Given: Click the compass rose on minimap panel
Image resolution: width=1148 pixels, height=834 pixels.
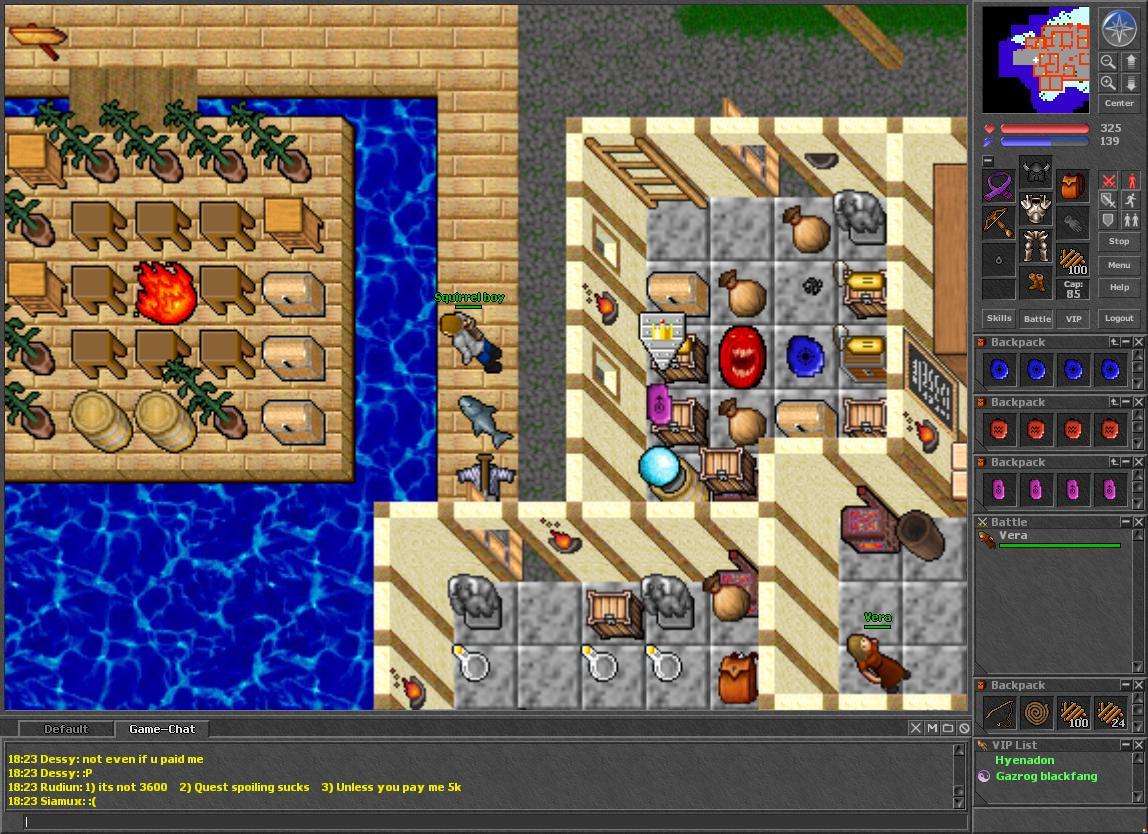Looking at the screenshot, I should (1117, 29).
